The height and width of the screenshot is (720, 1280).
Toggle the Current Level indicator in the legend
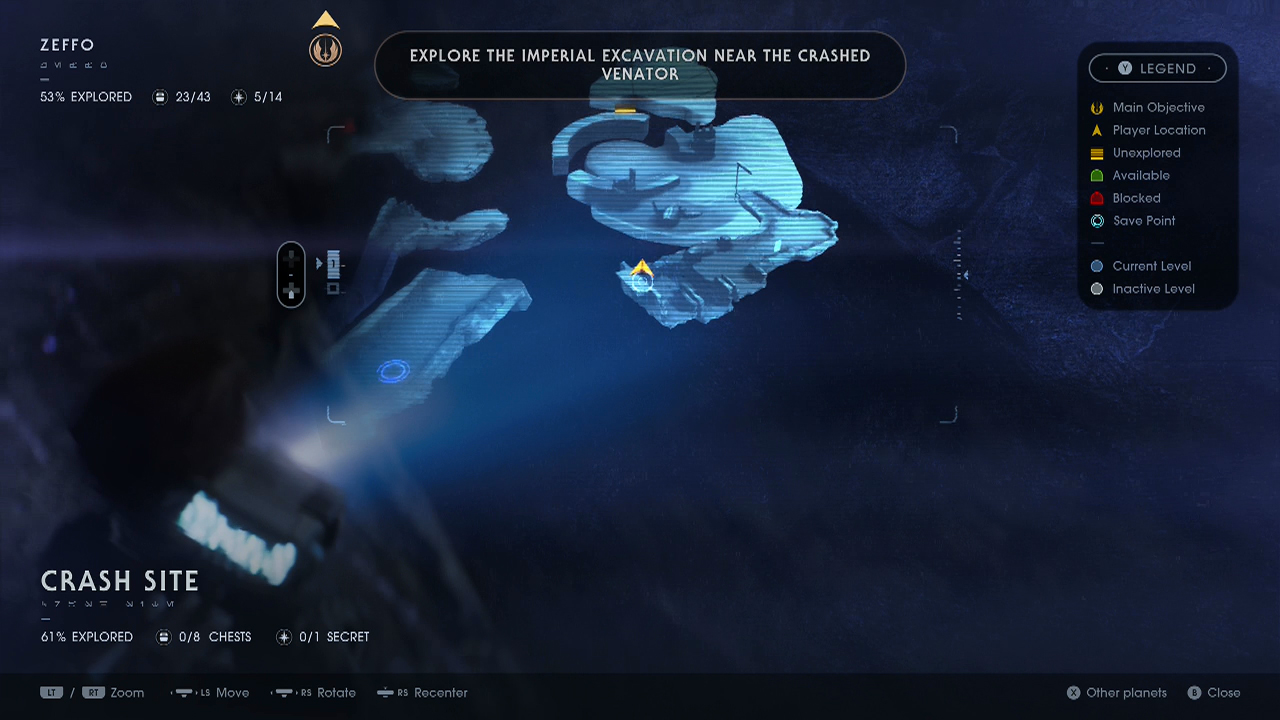[x=1096, y=266]
